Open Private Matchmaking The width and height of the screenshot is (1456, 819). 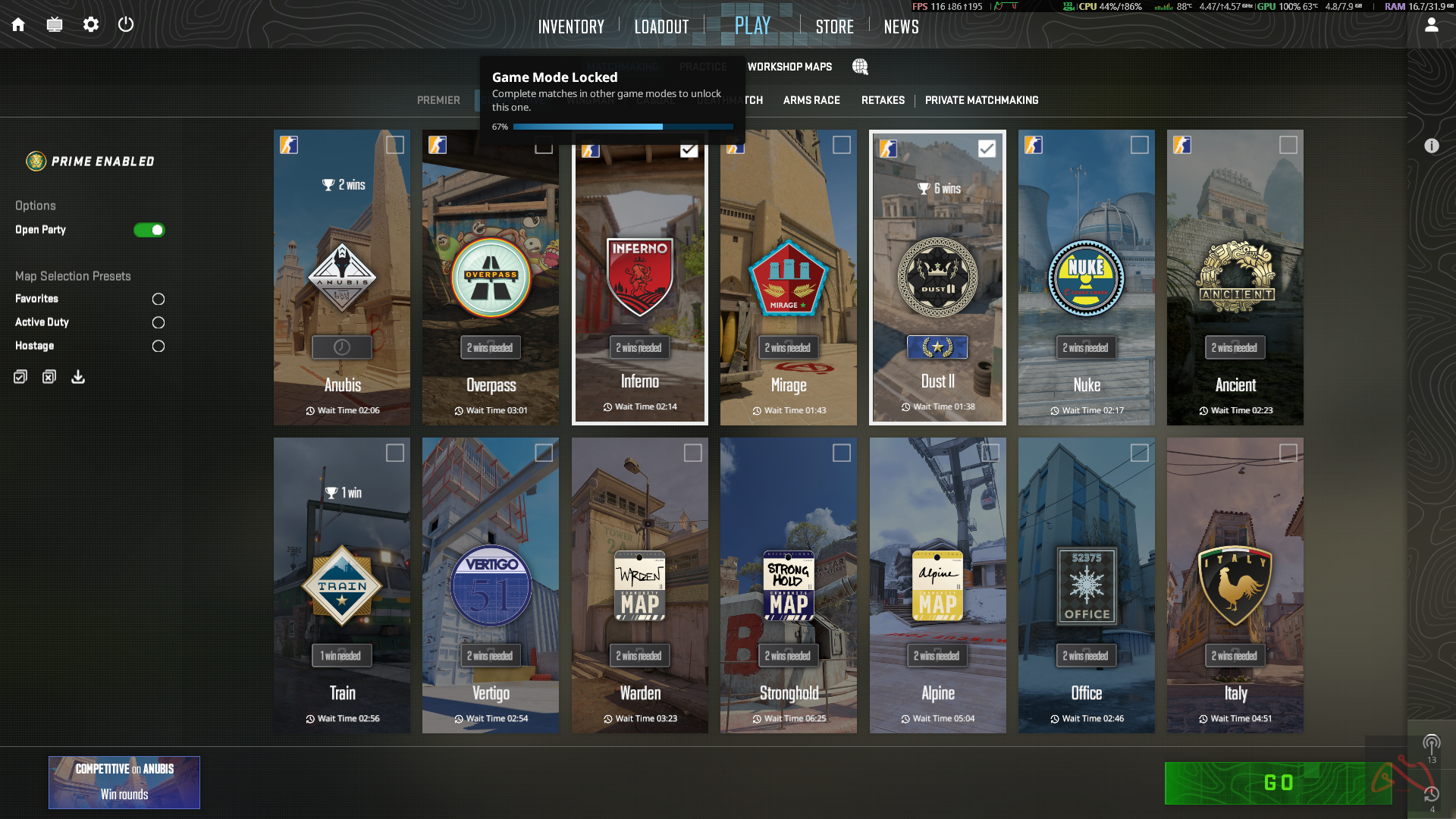click(981, 100)
